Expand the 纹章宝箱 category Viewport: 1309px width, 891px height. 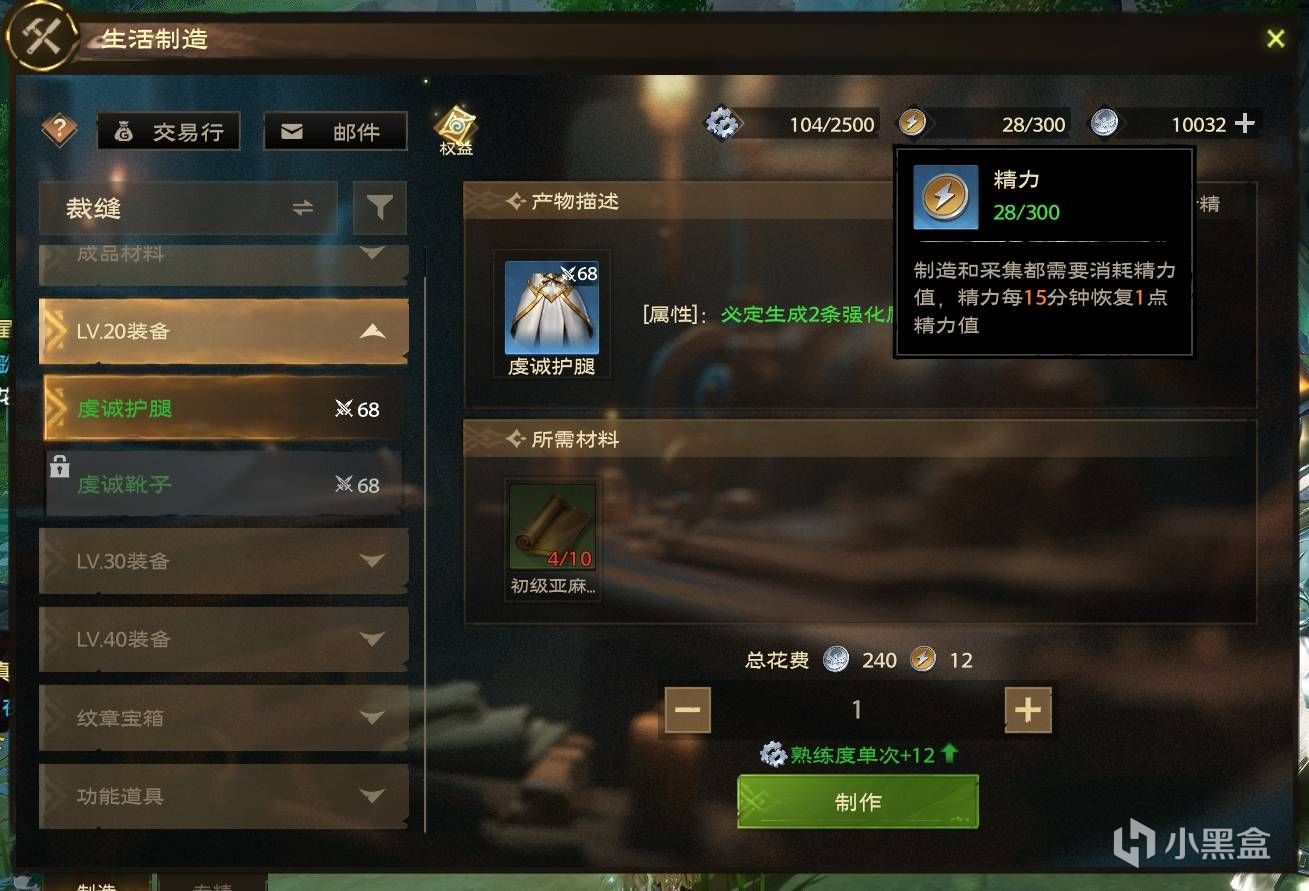click(x=222, y=718)
